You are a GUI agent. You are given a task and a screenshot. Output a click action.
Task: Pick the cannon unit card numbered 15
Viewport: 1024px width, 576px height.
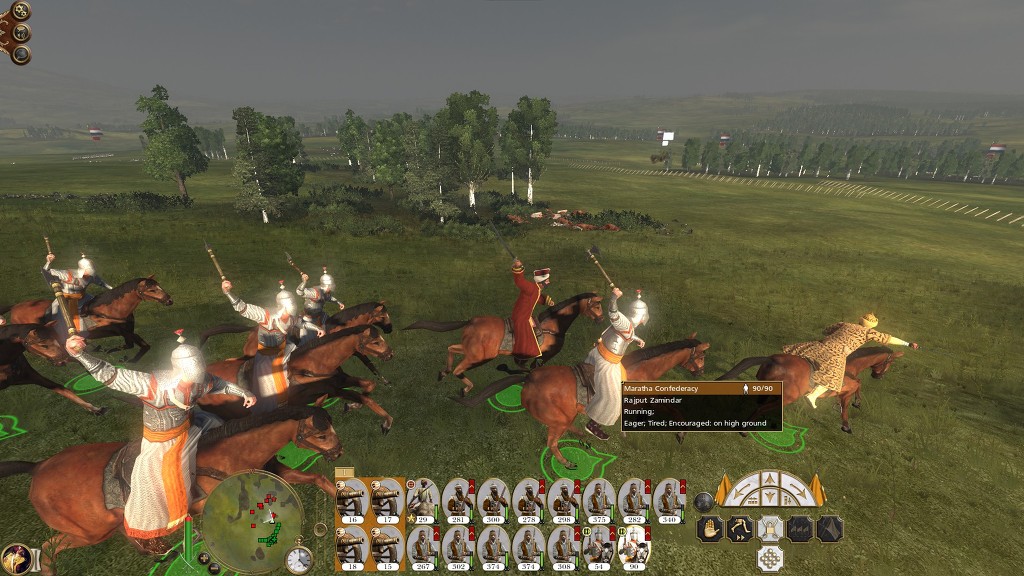[387, 545]
